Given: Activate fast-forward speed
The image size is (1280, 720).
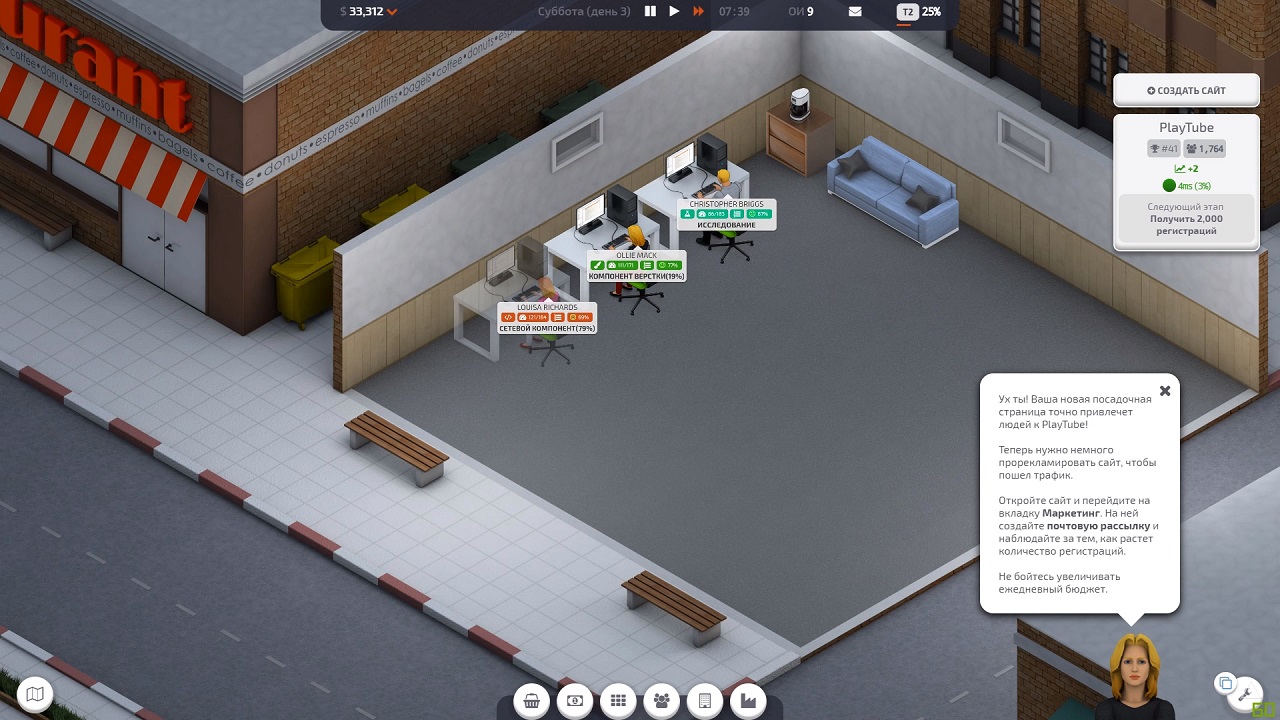Looking at the screenshot, I should (698, 12).
